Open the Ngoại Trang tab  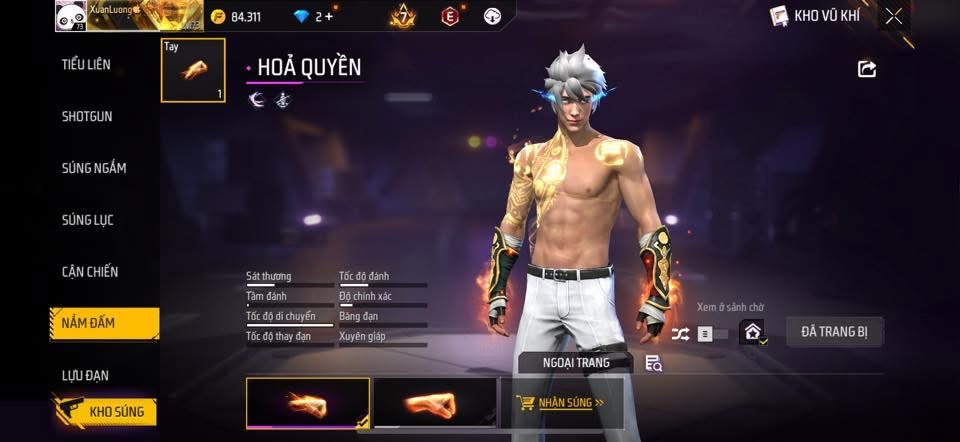(575, 362)
